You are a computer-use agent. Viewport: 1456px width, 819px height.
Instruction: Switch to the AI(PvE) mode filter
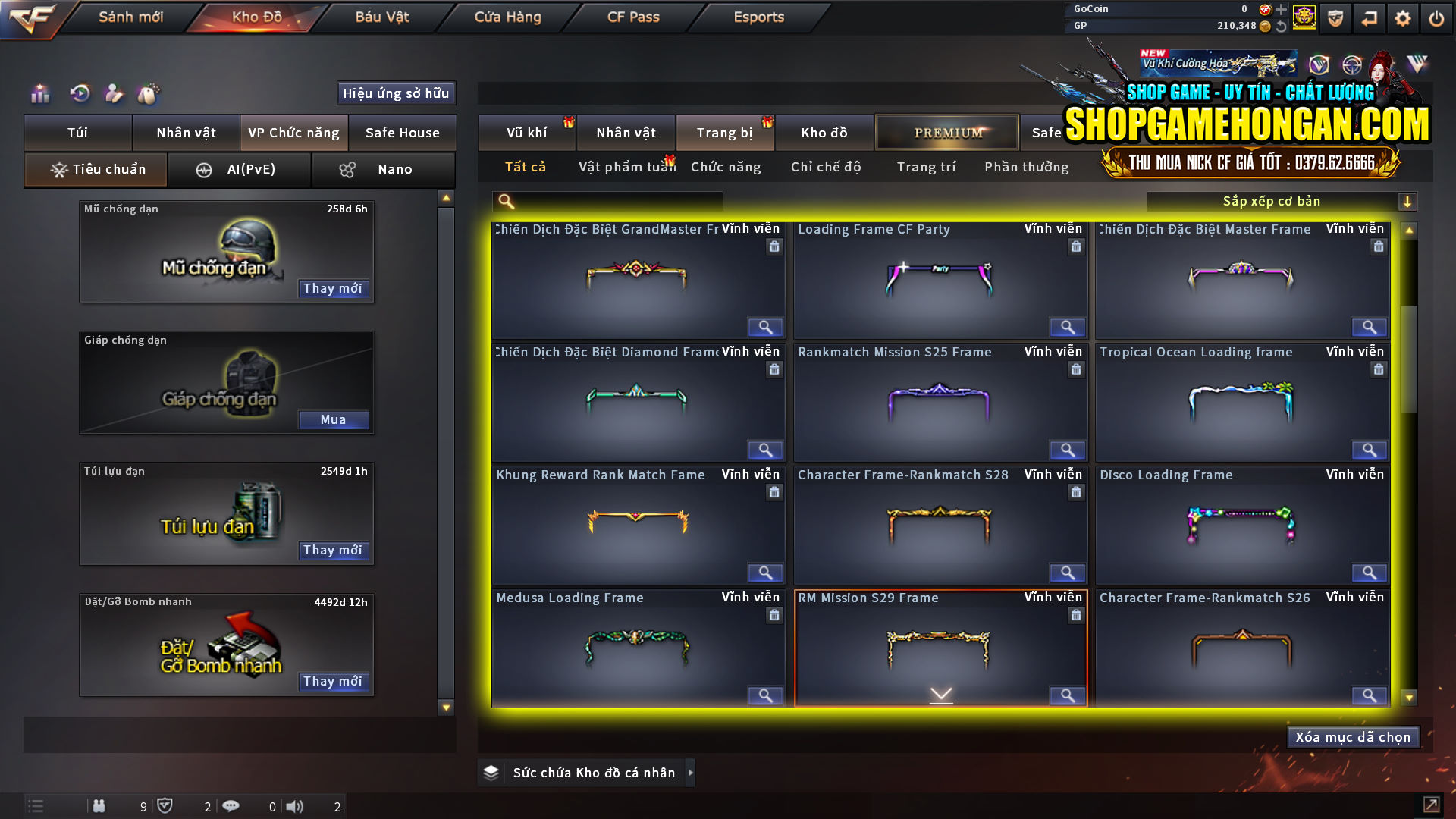[x=240, y=169]
